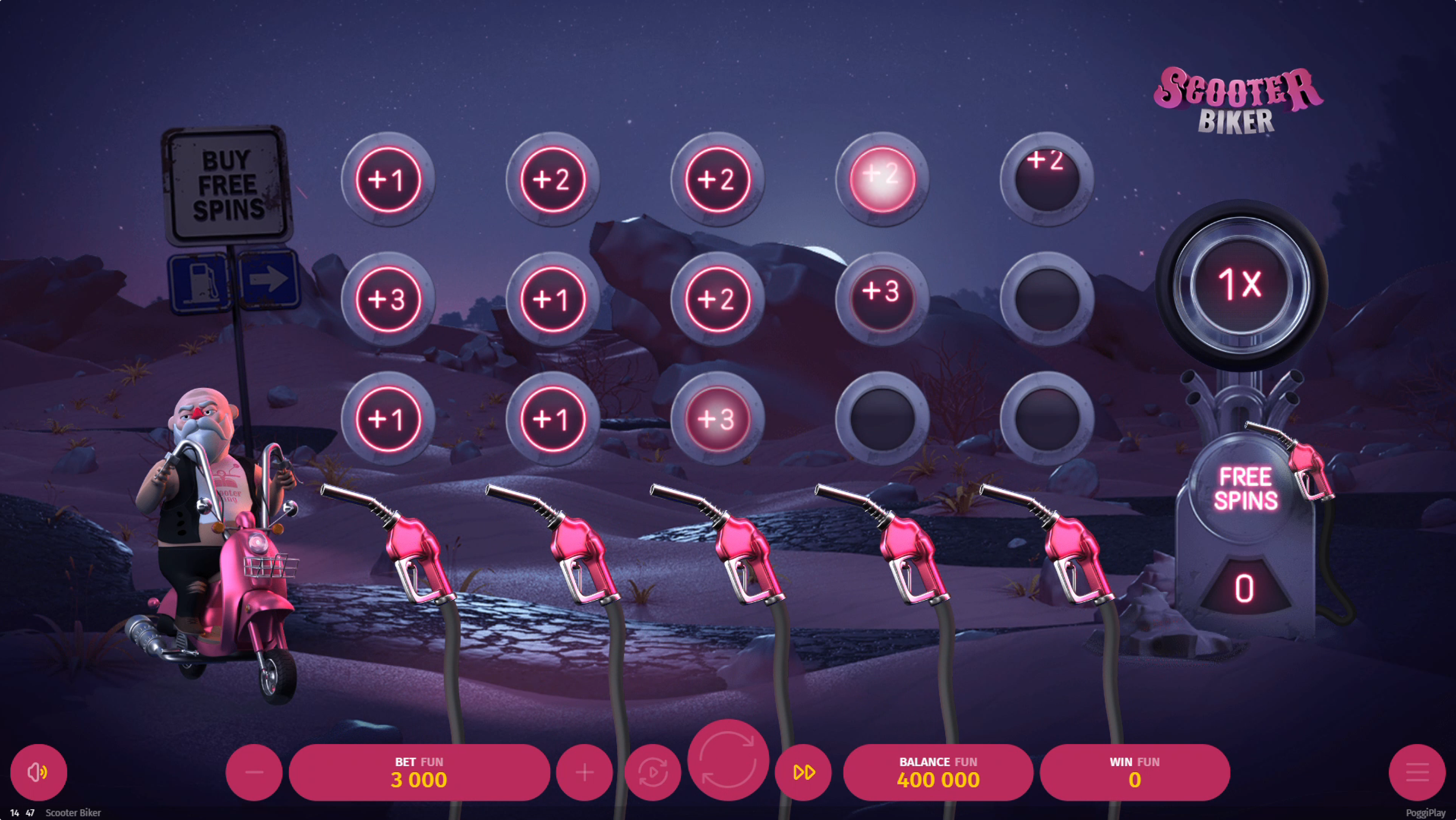
Task: Click the Buy Free Spins sign
Action: 228,185
